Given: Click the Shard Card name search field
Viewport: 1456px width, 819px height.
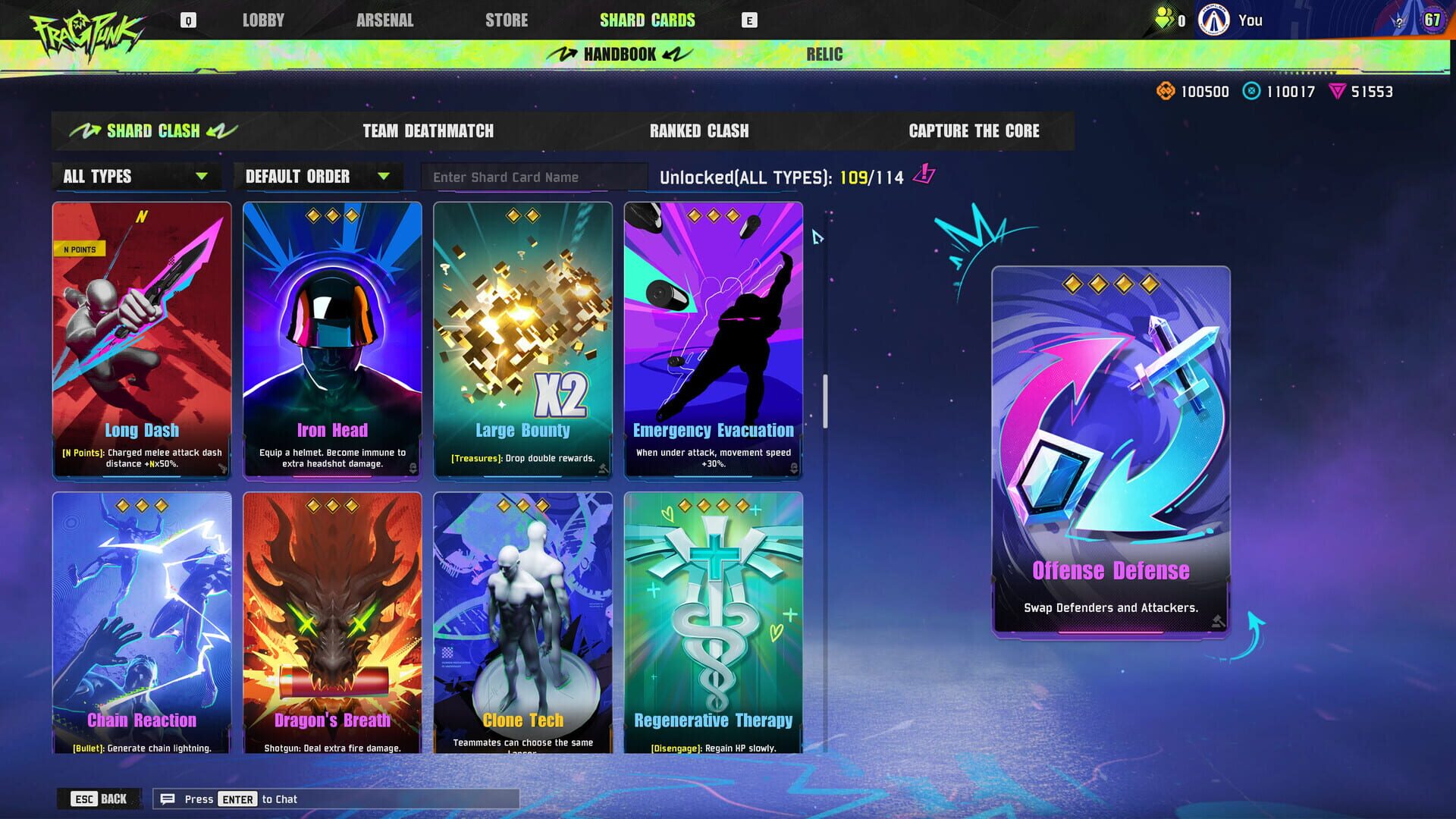Looking at the screenshot, I should pos(535,177).
